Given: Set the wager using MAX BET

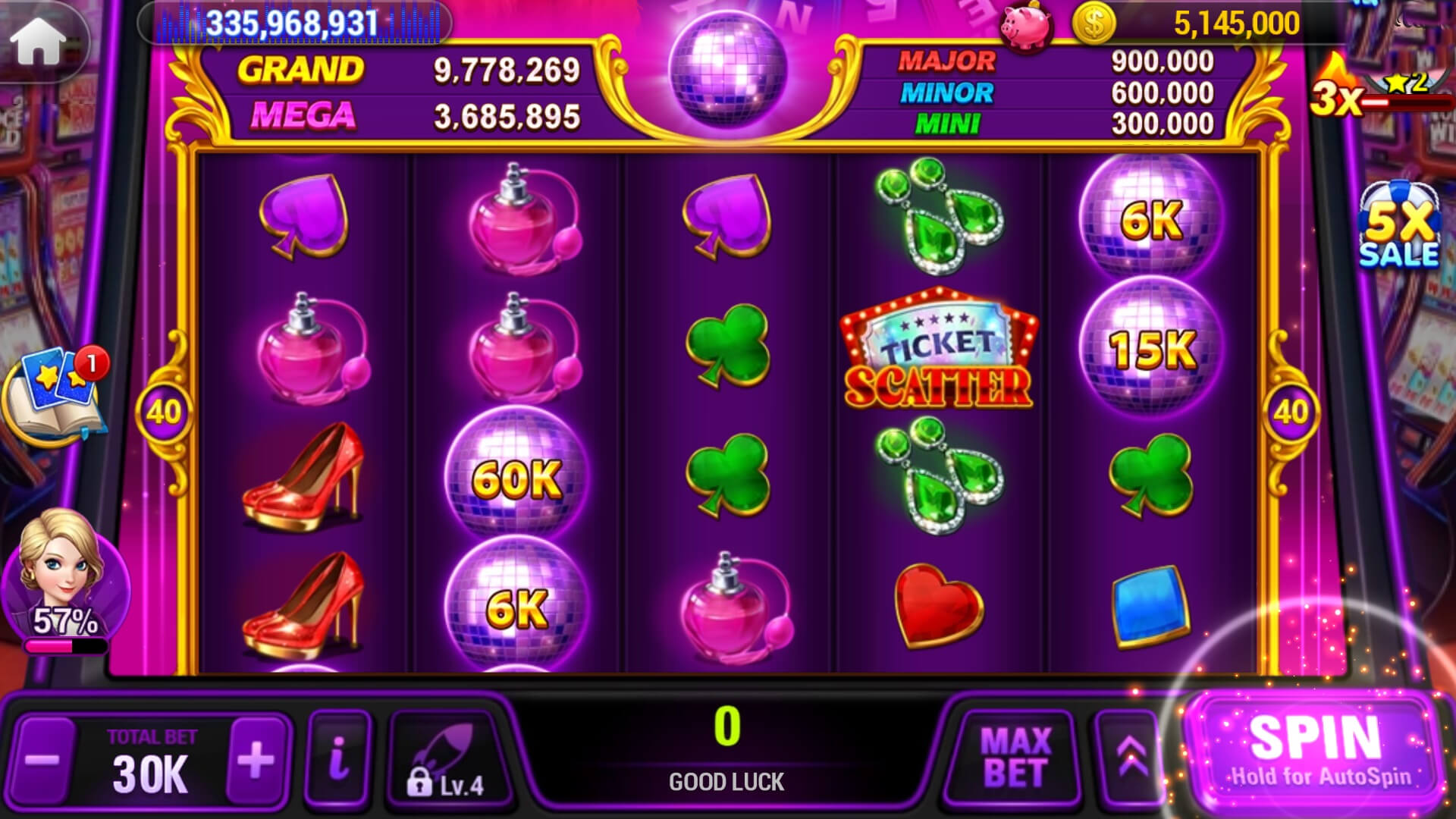Looking at the screenshot, I should pyautogui.click(x=1015, y=757).
